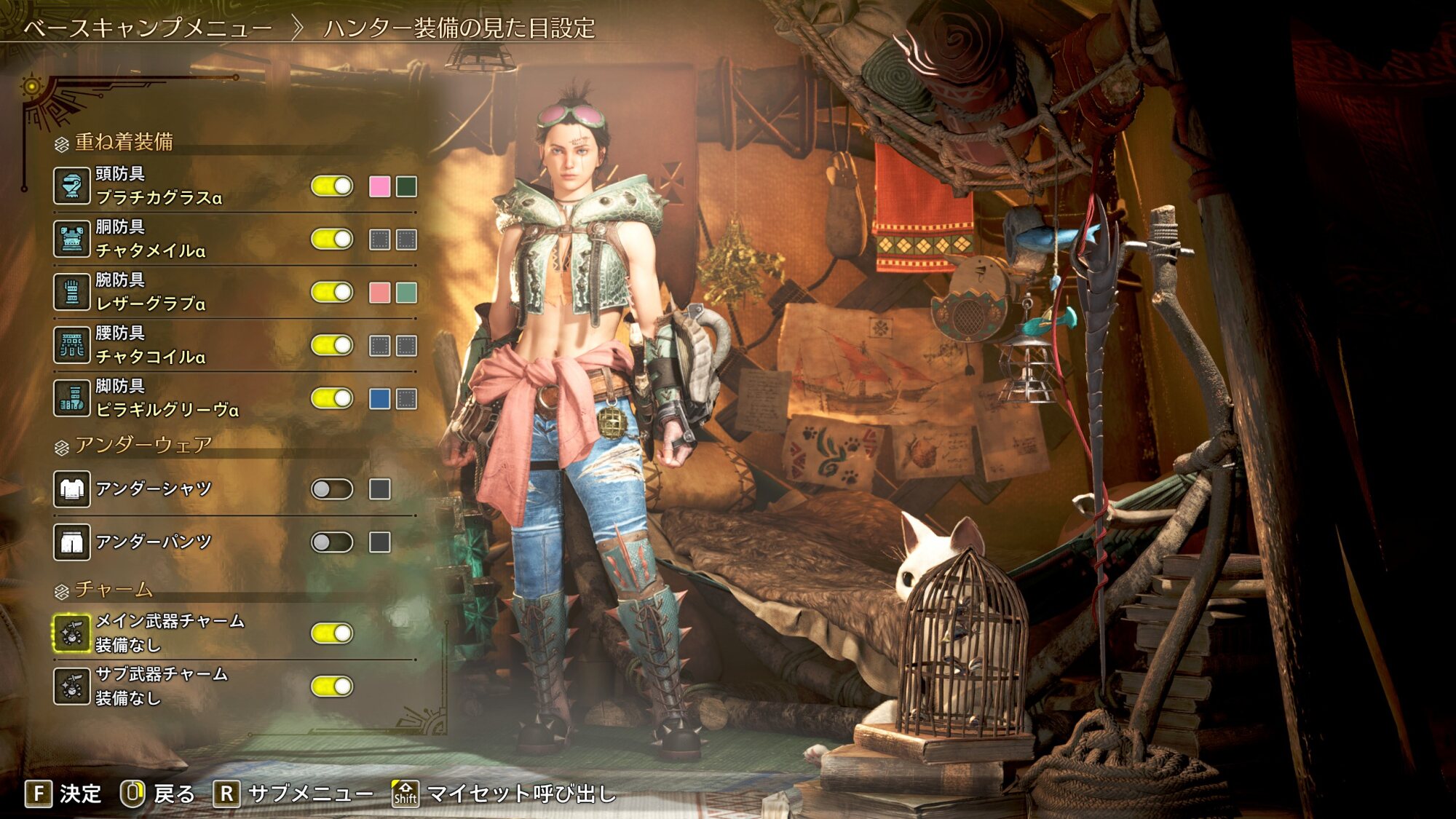Pick the blue leg armor color swatch

pos(379,399)
